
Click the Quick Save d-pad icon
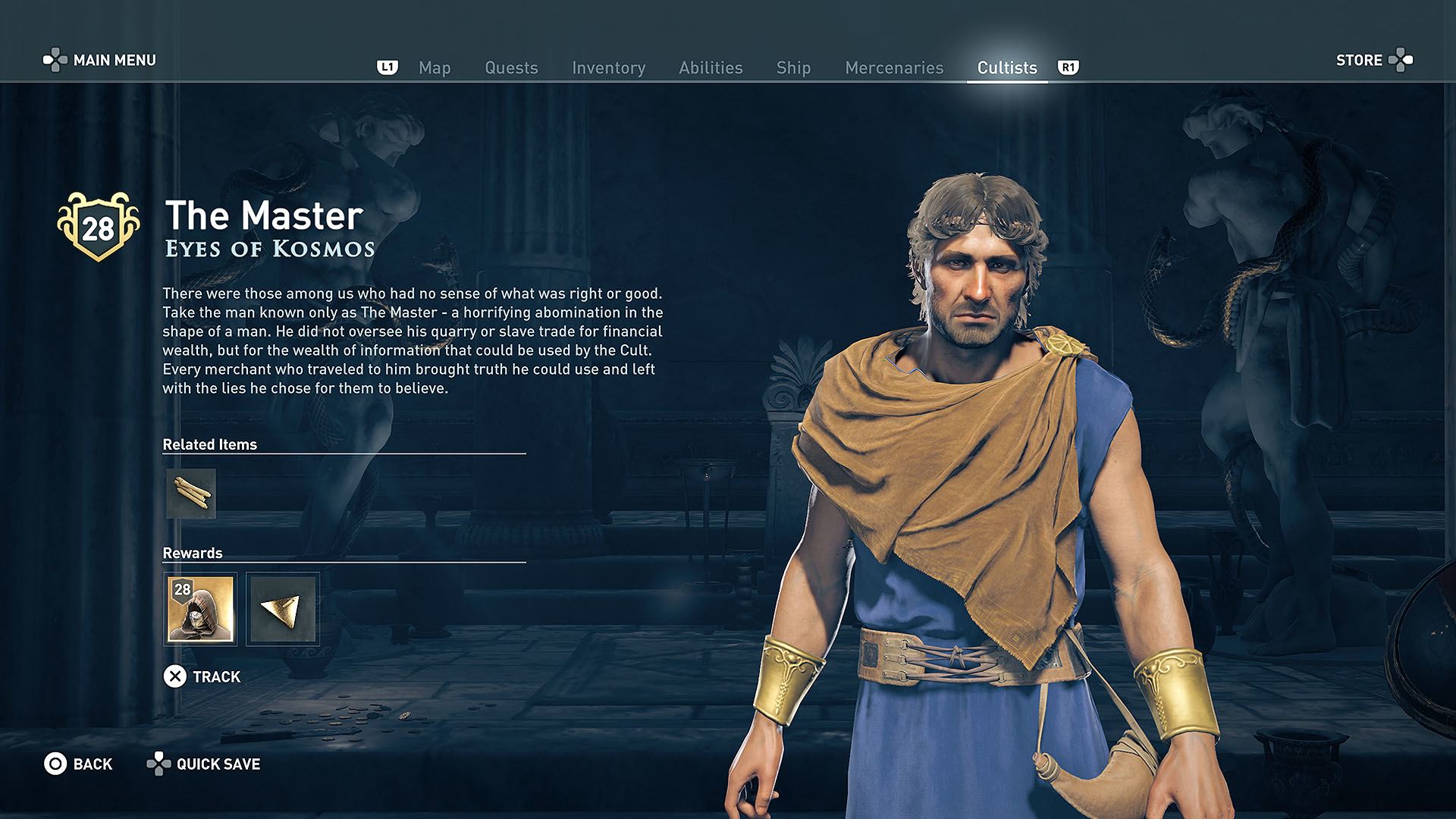point(159,764)
